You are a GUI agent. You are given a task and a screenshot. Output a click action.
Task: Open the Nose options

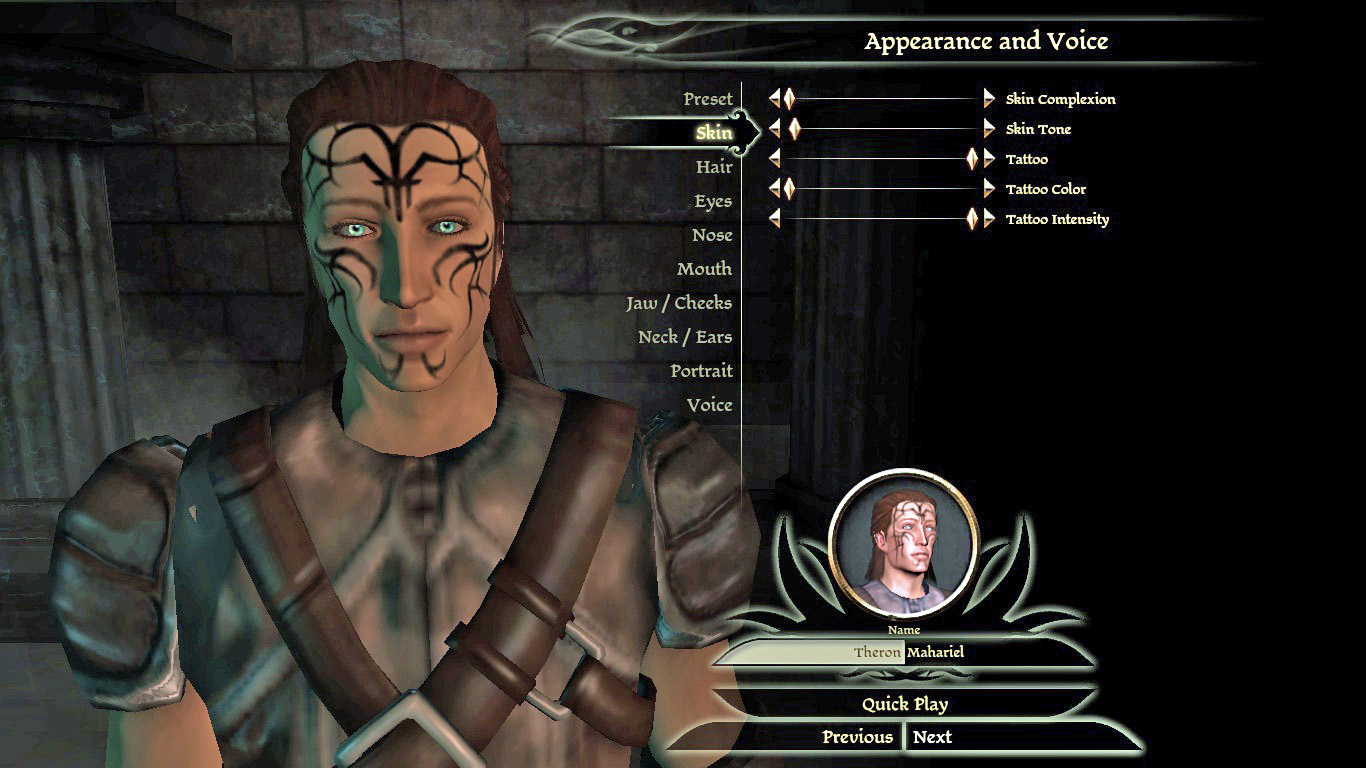[712, 235]
